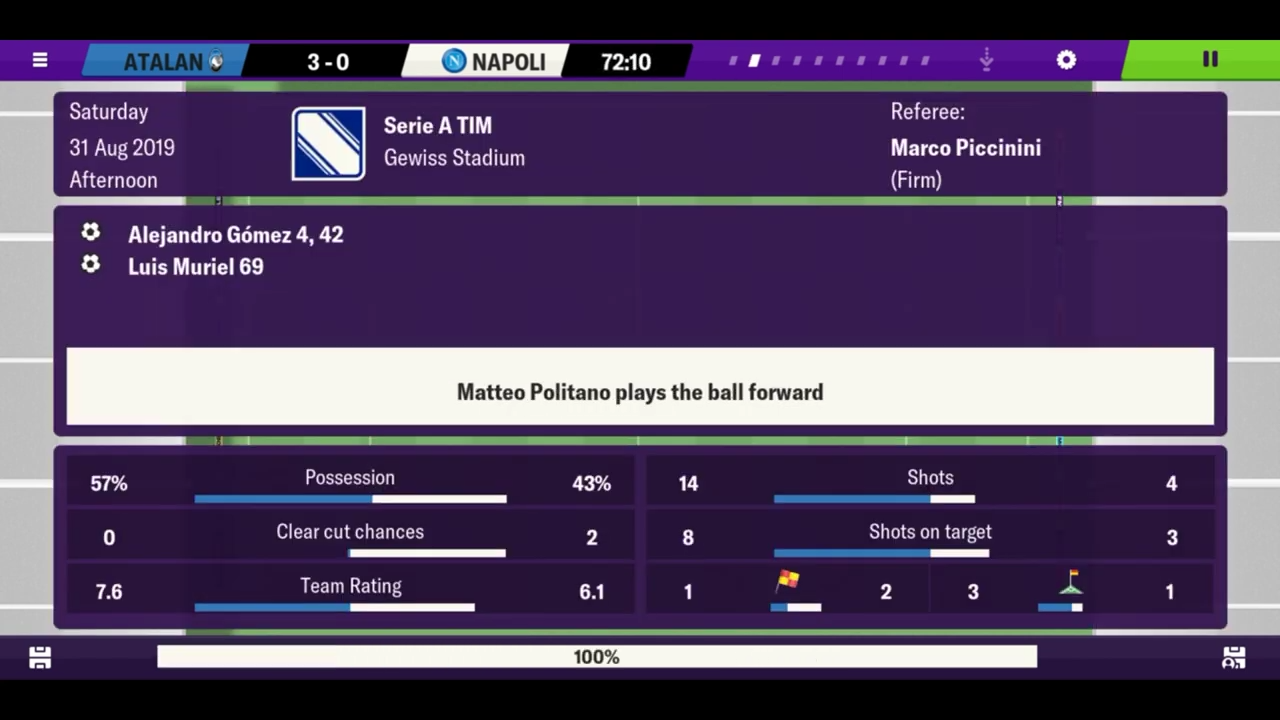
Task: Click the settings gear icon
Action: coord(1066,60)
